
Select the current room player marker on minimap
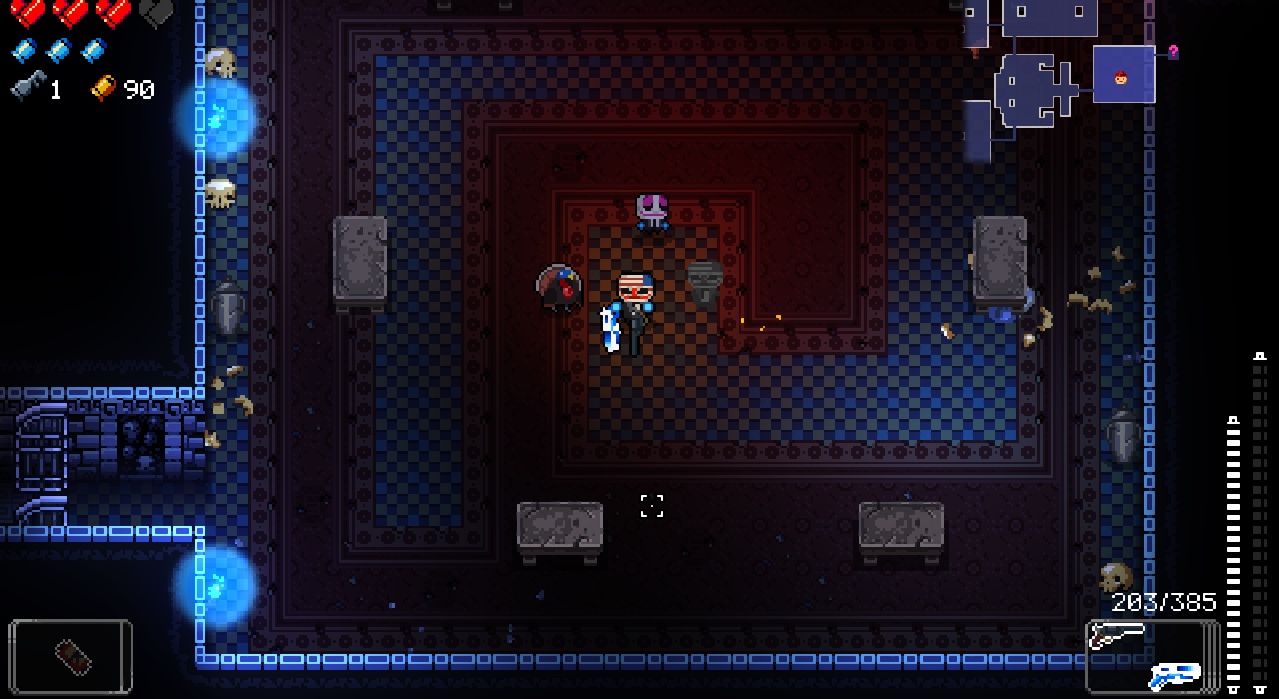pos(1121,76)
